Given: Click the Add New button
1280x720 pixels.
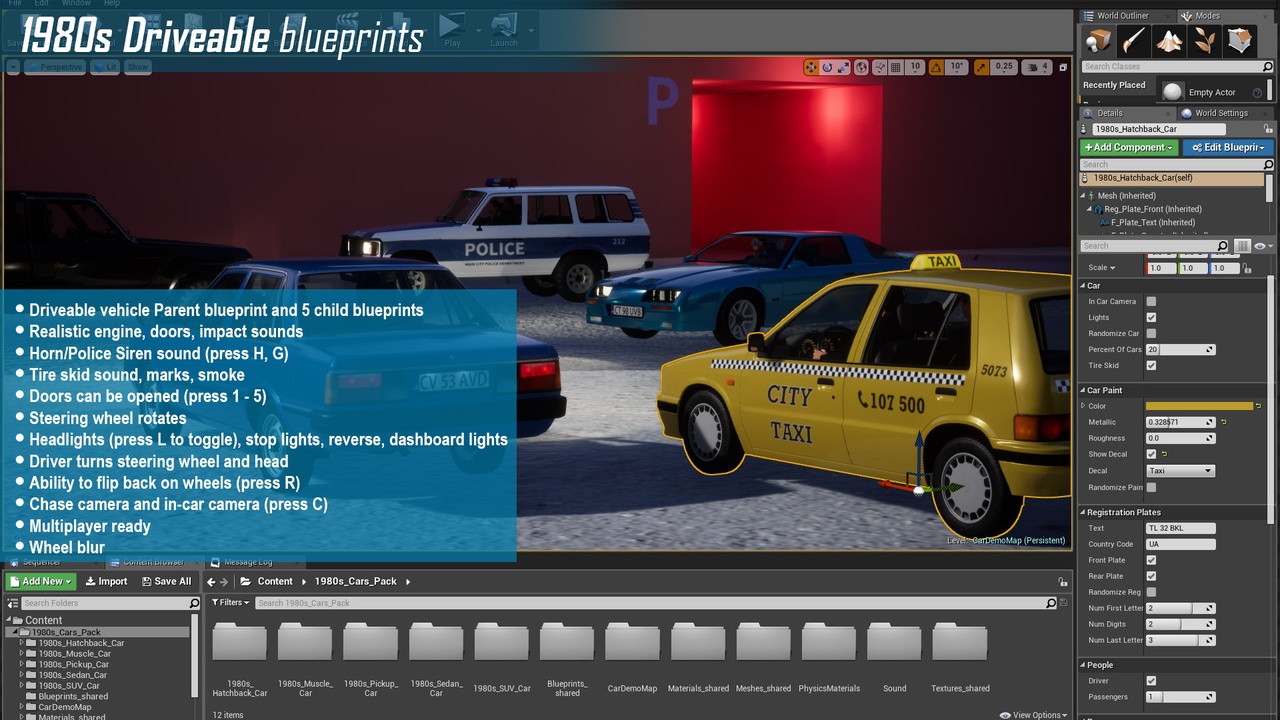Looking at the screenshot, I should [41, 581].
